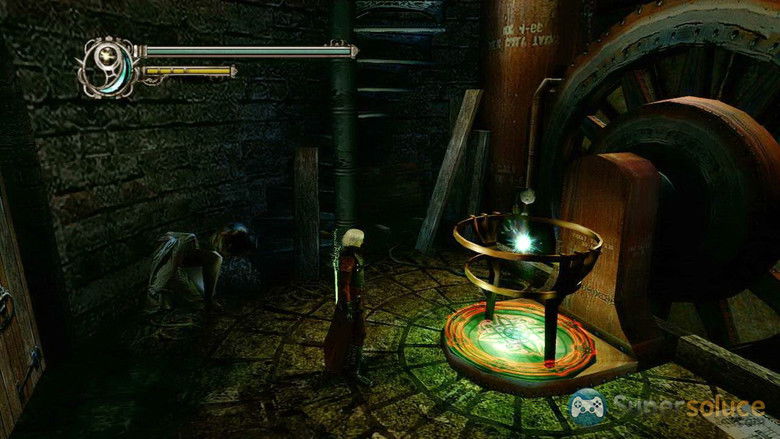Click the Supersoluce watermark logo
This screenshot has width=780, height=439.
pyautogui.click(x=666, y=407)
